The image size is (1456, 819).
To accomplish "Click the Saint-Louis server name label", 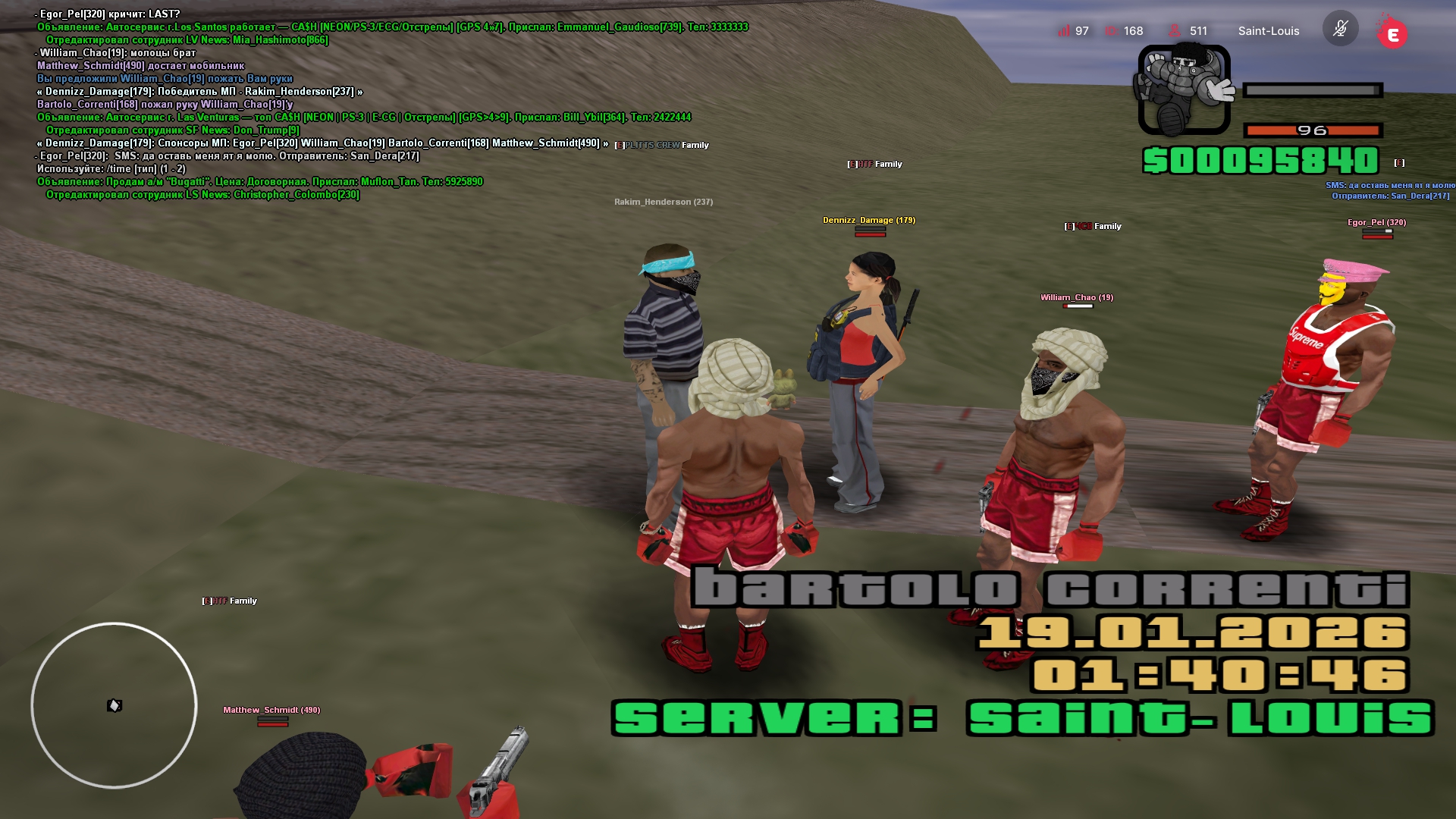I will [1268, 31].
